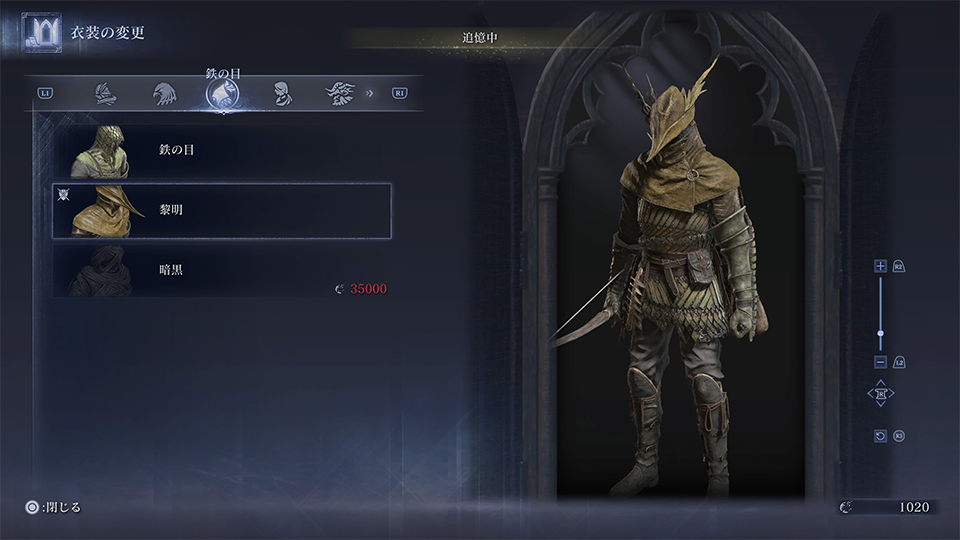Zoom out with the minus button
This screenshot has height=540, width=960.
(880, 362)
